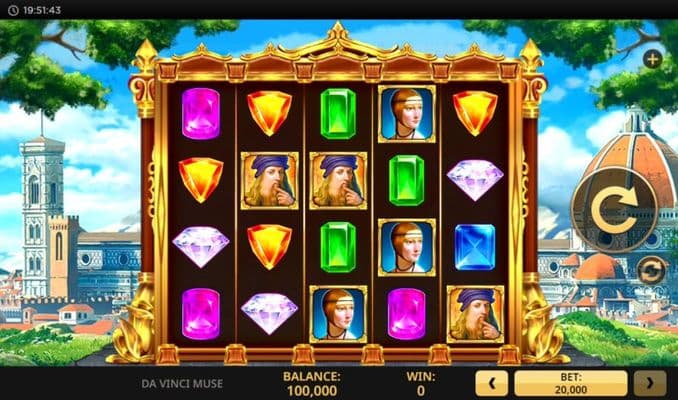678x400 pixels.
Task: Click the bet amount display
Action: point(570,383)
